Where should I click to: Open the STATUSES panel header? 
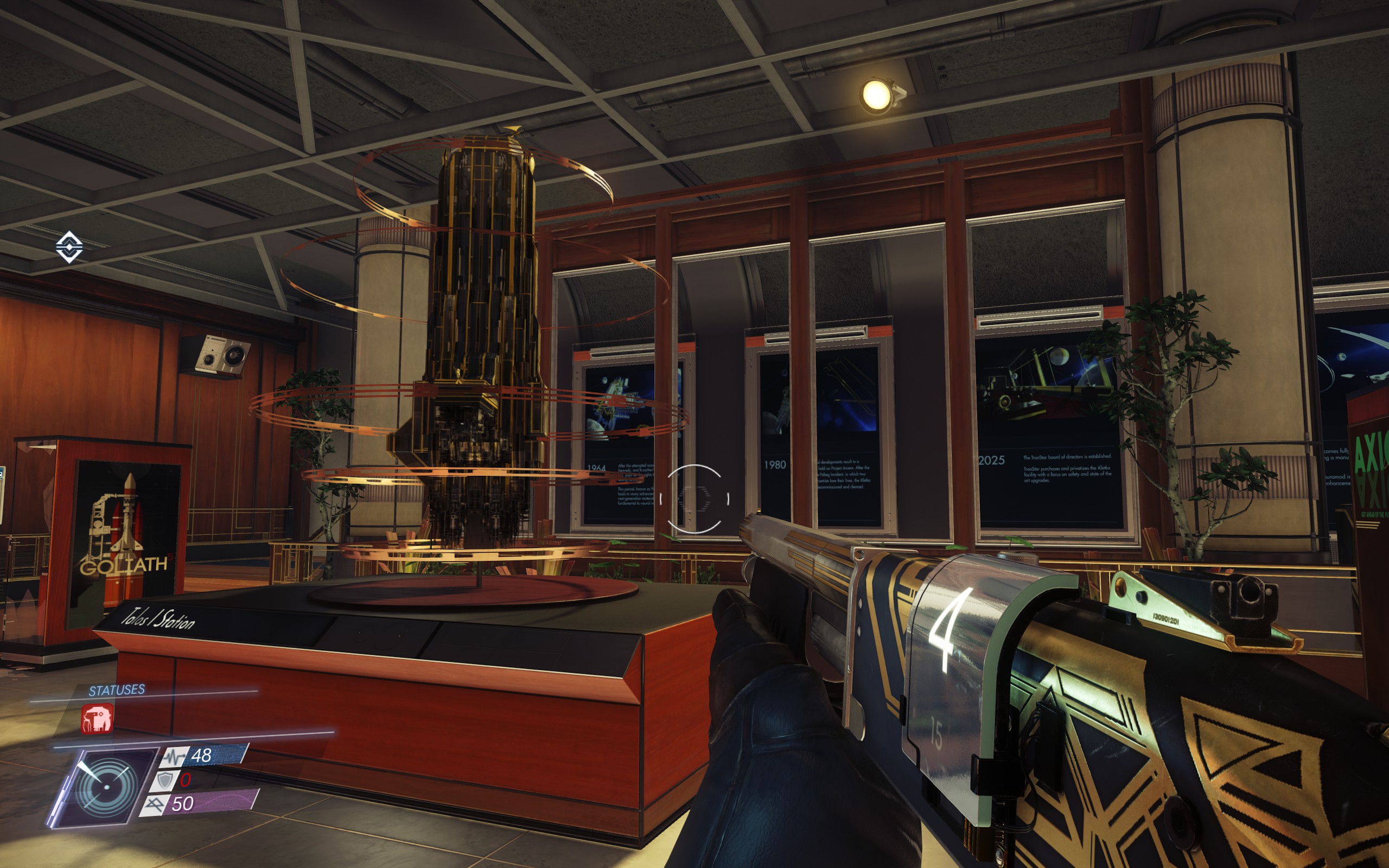(116, 691)
